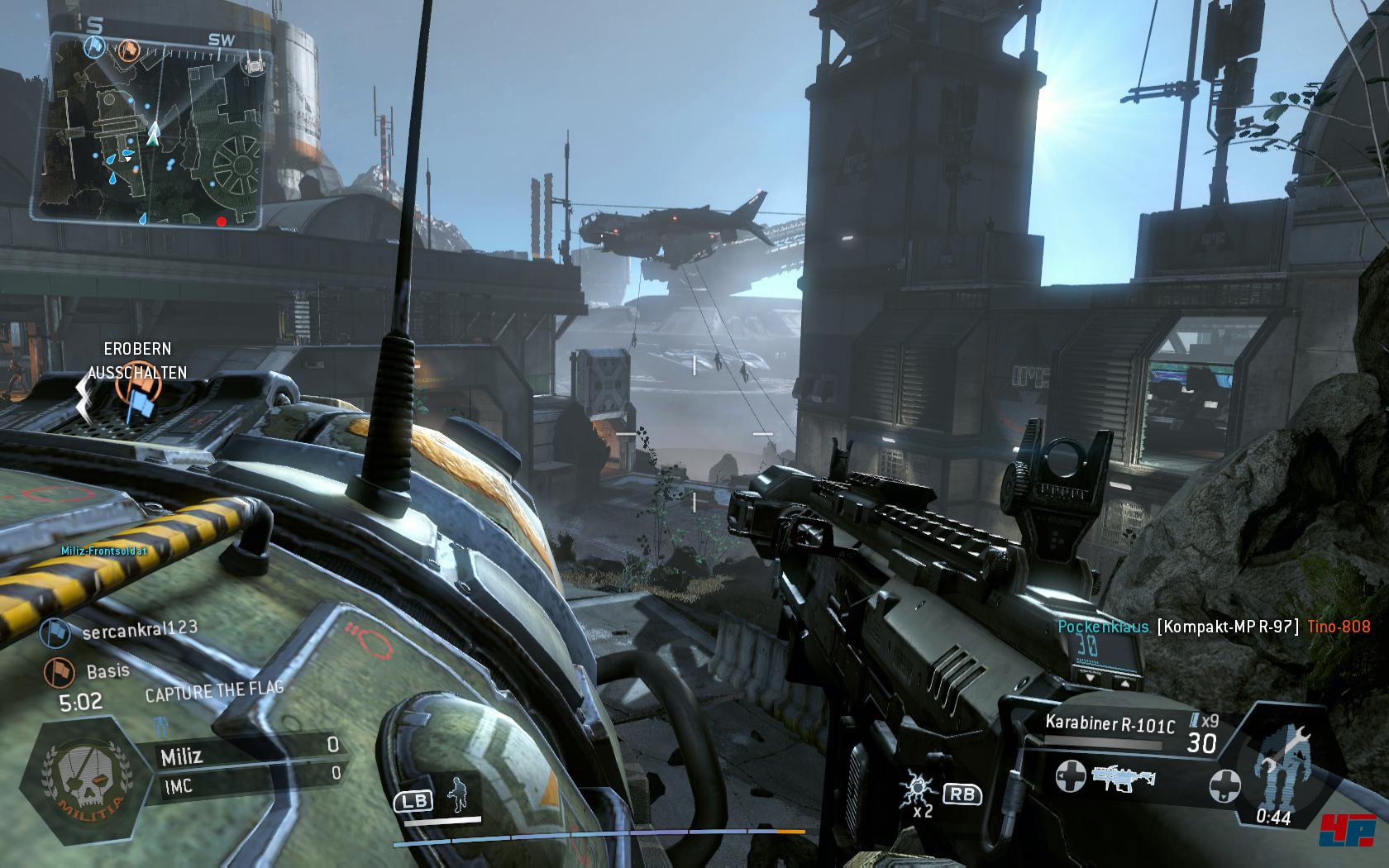Switch to the anti-titan weapon icon
The width and height of the screenshot is (1389, 868).
(1122, 776)
